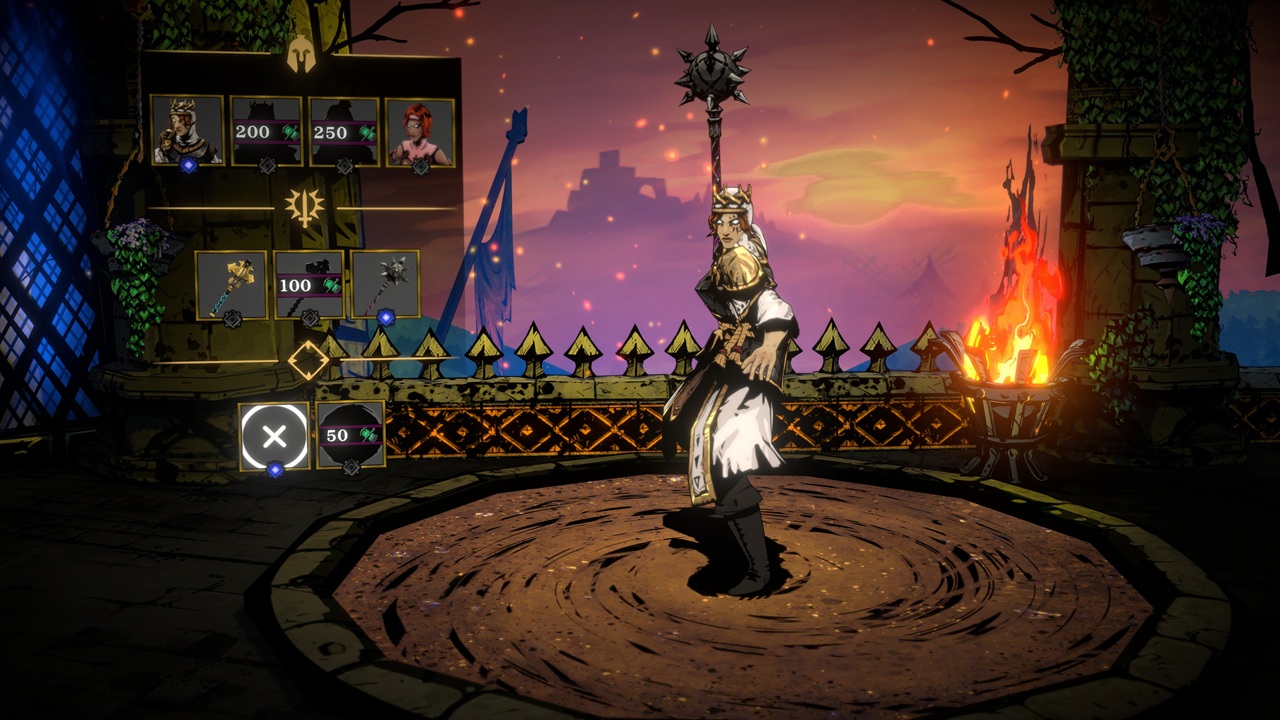
Task: Click the spool icon on the 50-cost slot
Action: point(369,434)
